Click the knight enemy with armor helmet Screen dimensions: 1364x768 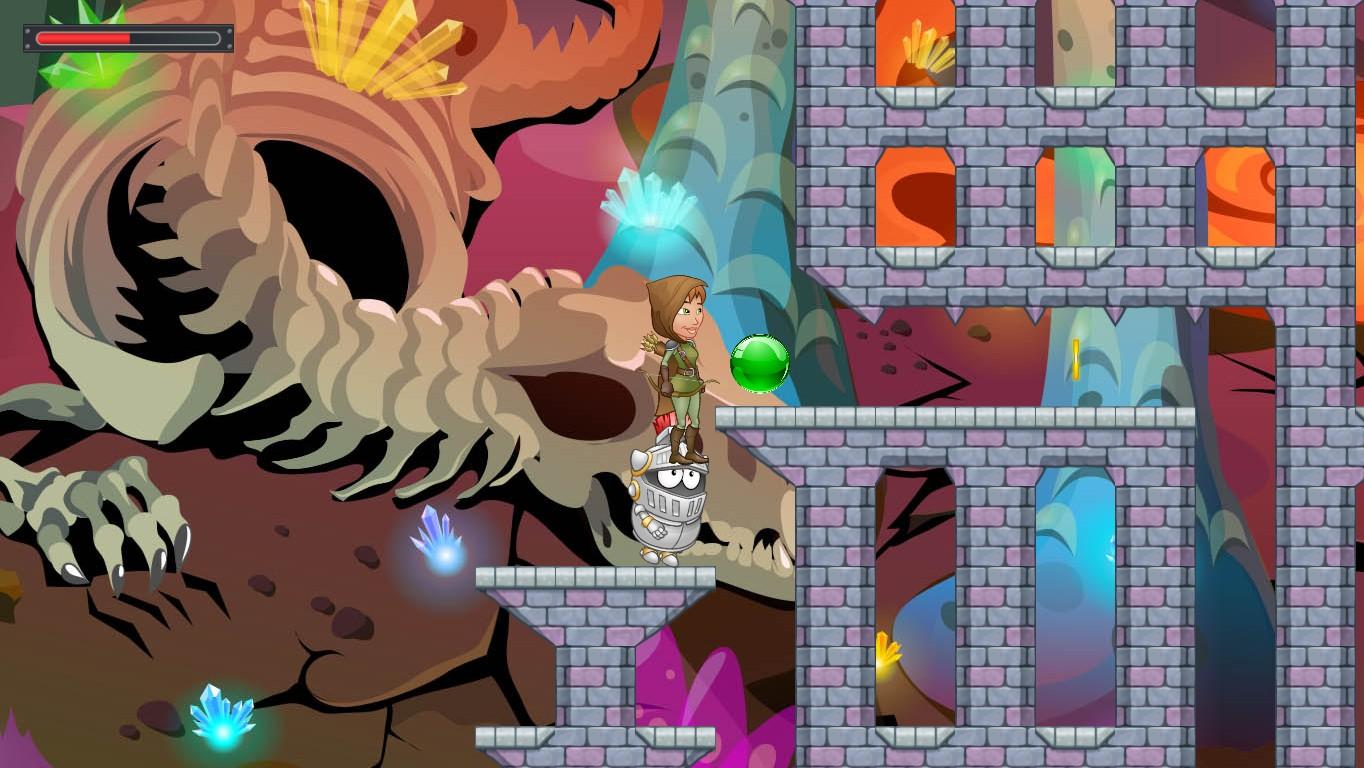click(x=670, y=500)
